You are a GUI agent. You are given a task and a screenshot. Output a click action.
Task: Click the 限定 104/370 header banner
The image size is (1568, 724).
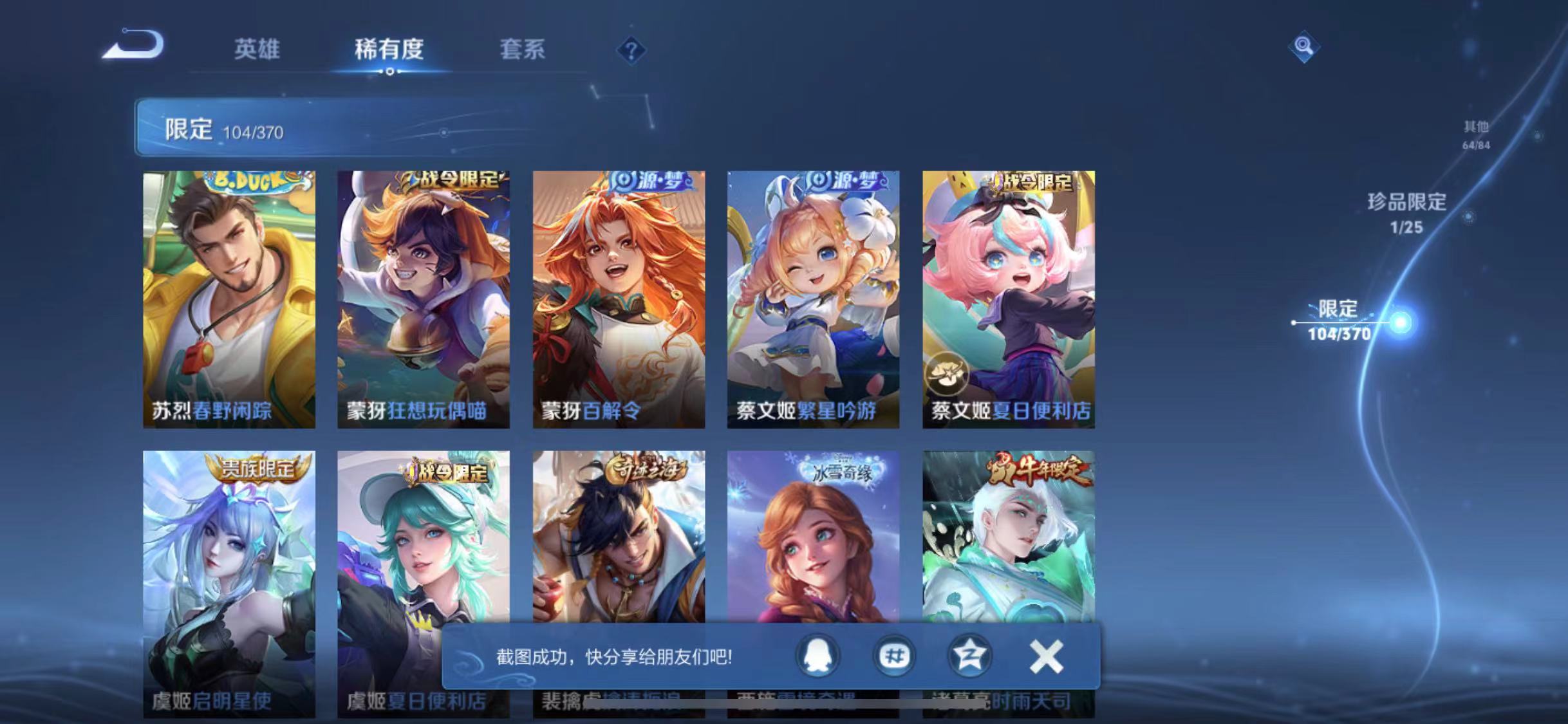(x=270, y=129)
